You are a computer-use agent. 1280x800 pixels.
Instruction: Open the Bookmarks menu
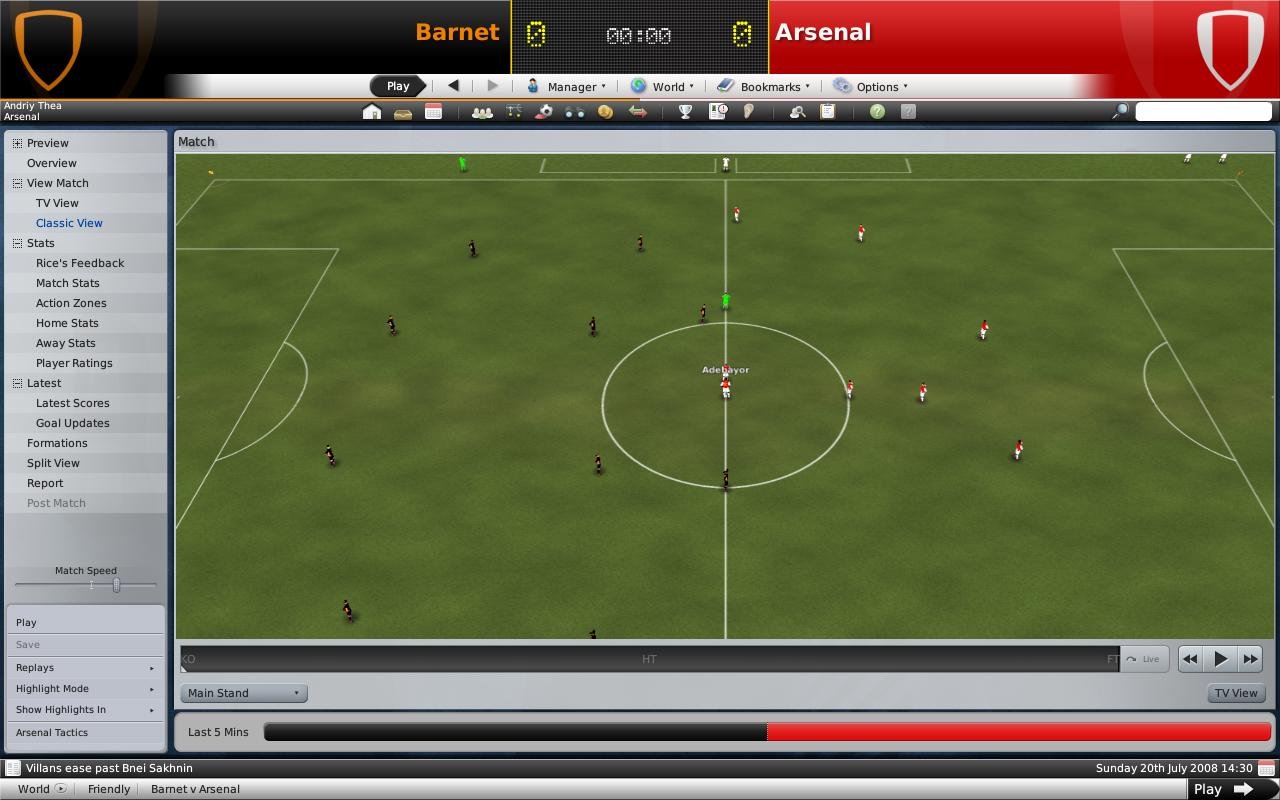[764, 86]
